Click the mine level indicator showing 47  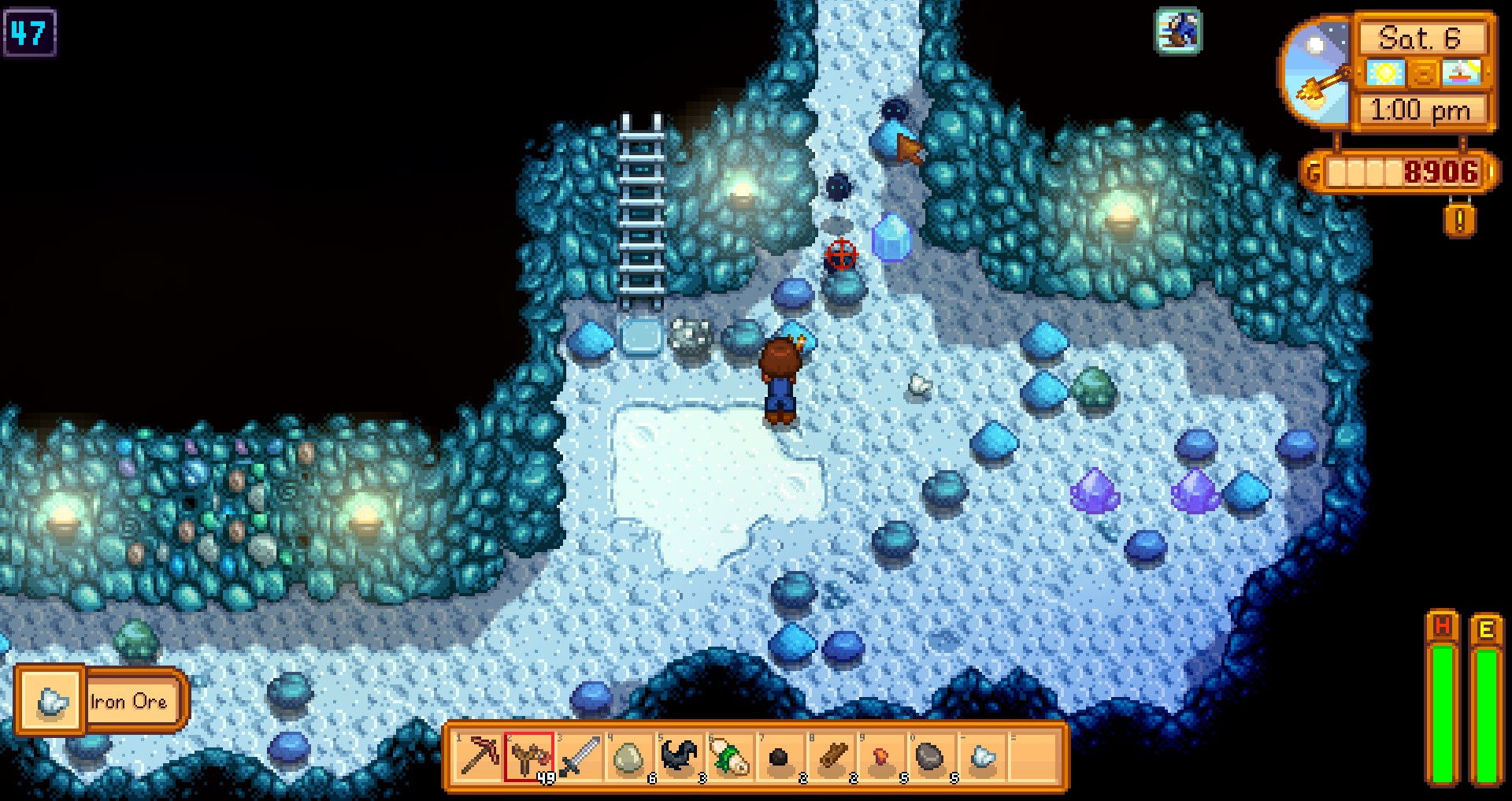click(x=31, y=32)
